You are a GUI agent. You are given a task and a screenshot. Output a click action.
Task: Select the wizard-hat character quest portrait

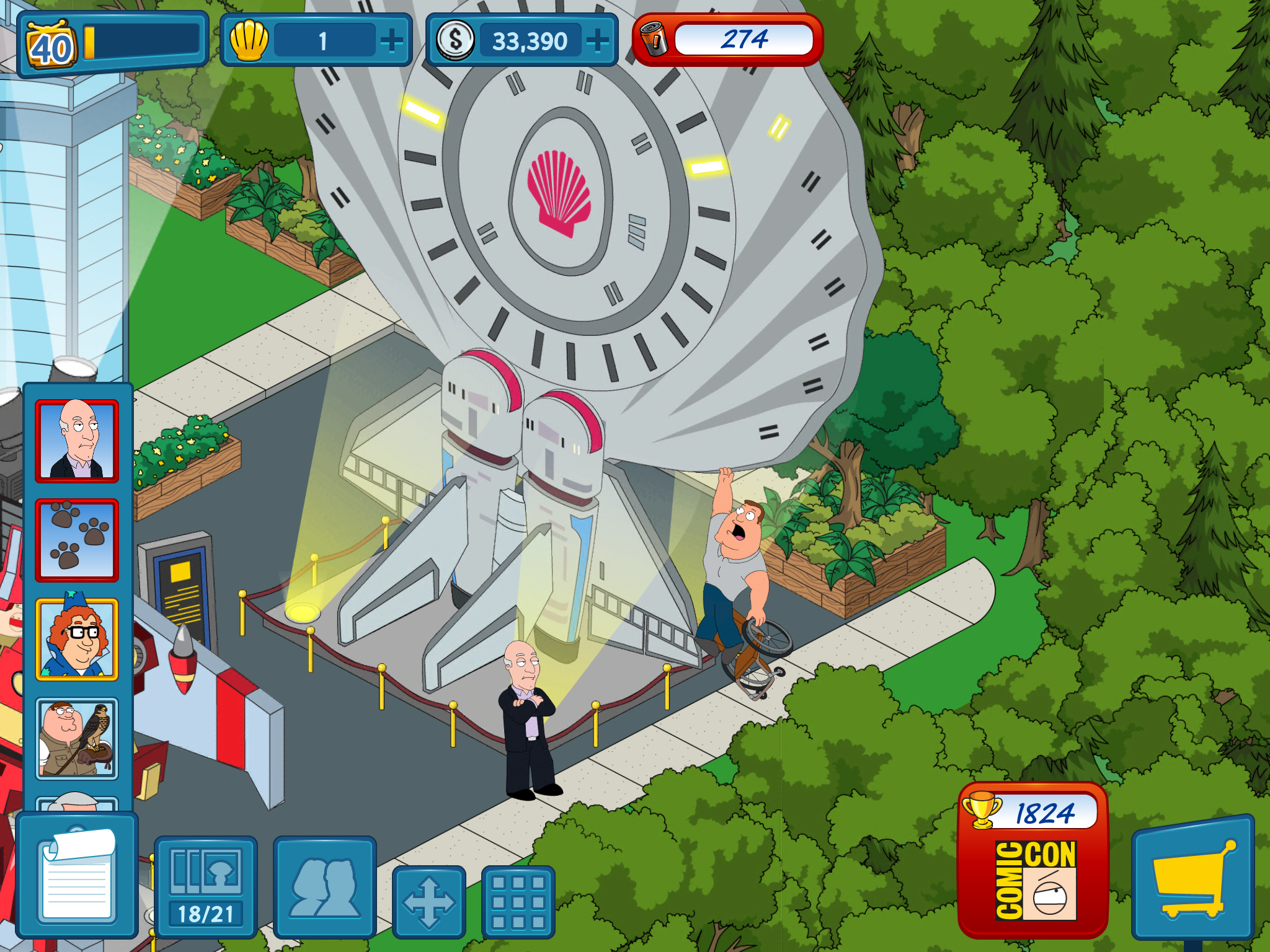(x=77, y=640)
